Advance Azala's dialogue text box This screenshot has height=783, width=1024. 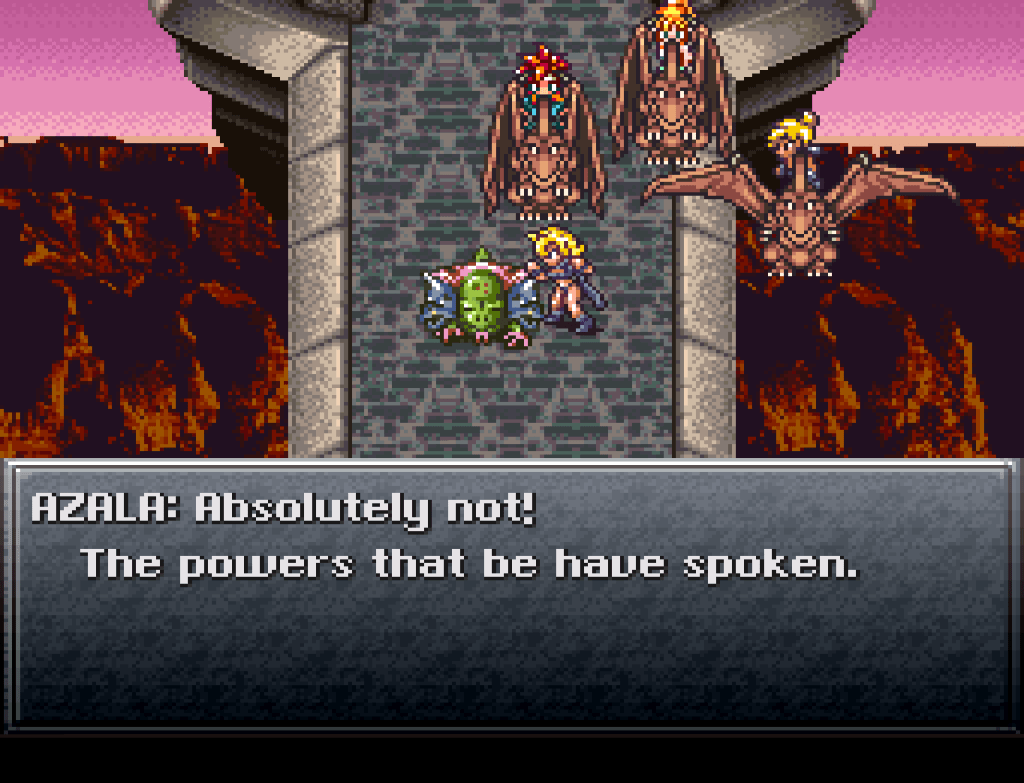[x=511, y=594]
